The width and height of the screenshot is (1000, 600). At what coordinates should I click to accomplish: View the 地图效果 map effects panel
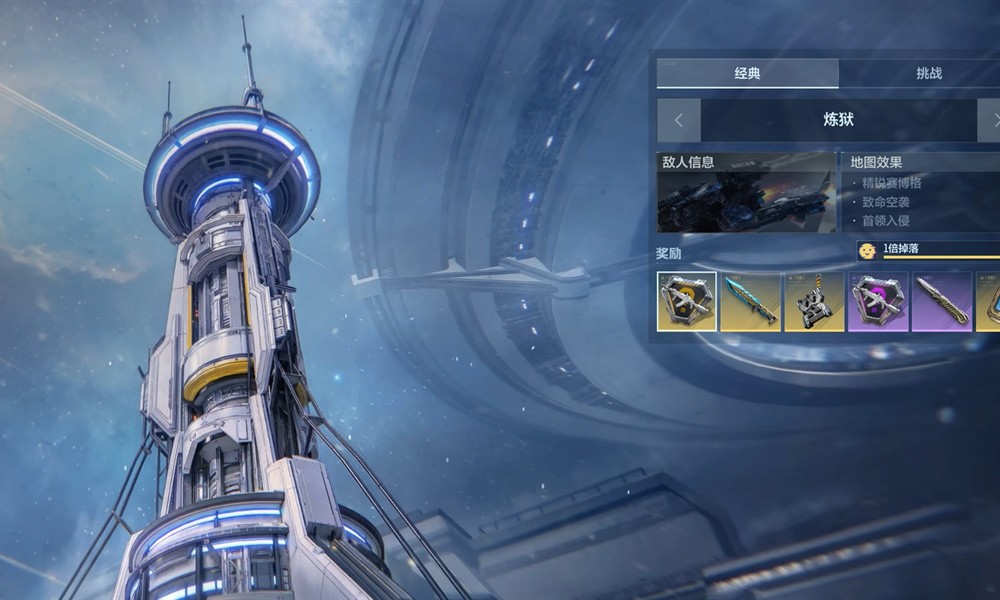click(x=920, y=192)
